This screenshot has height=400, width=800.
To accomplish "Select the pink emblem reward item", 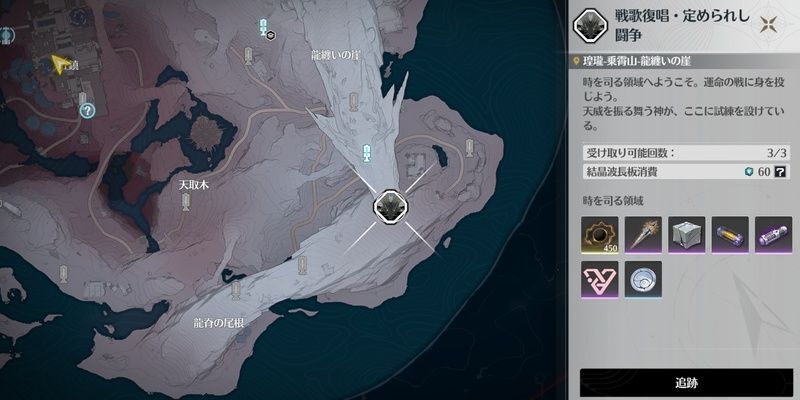I will (599, 281).
